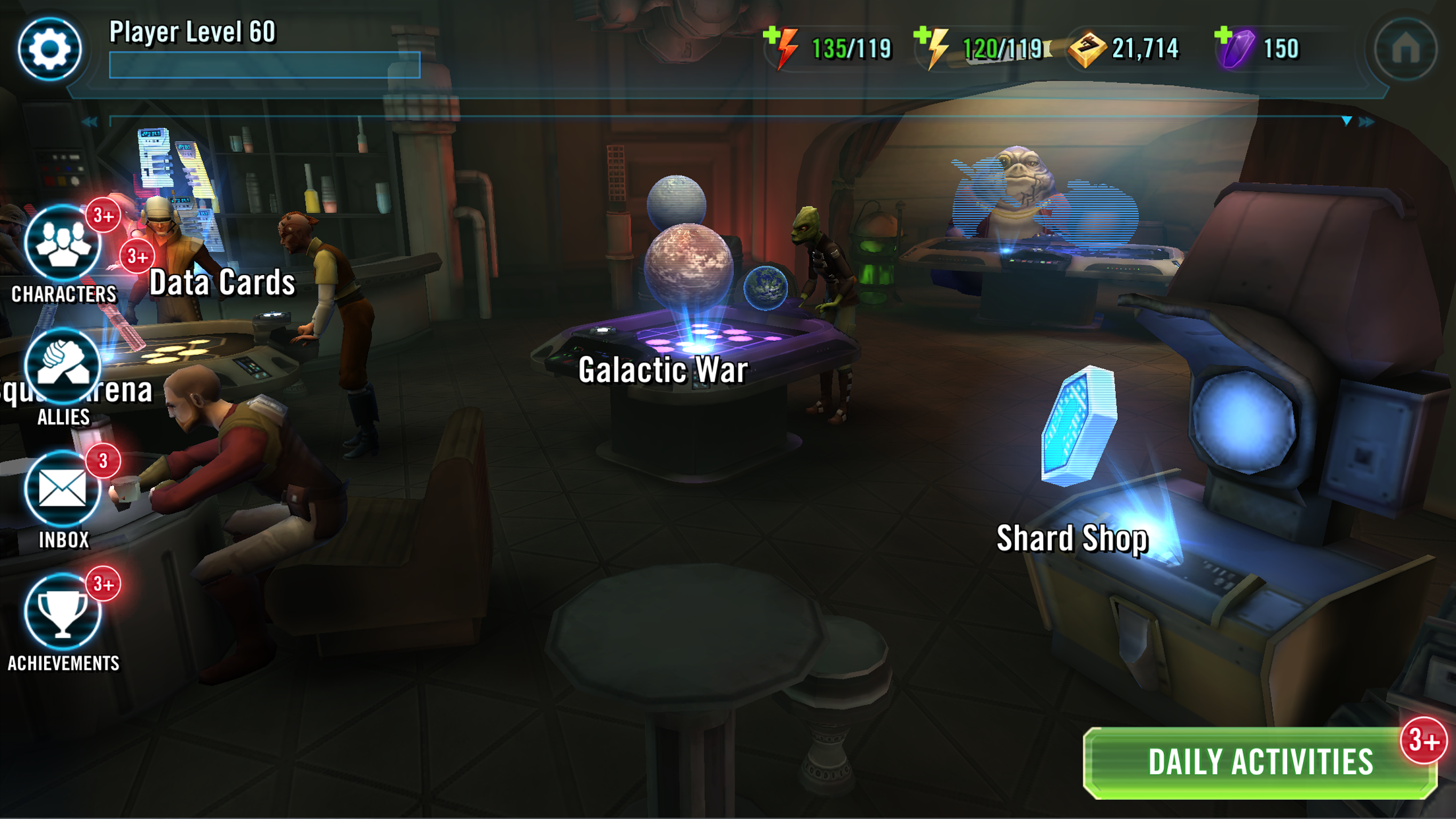The width and height of the screenshot is (1456, 819).
Task: Open the settings gear menu
Action: 49,49
